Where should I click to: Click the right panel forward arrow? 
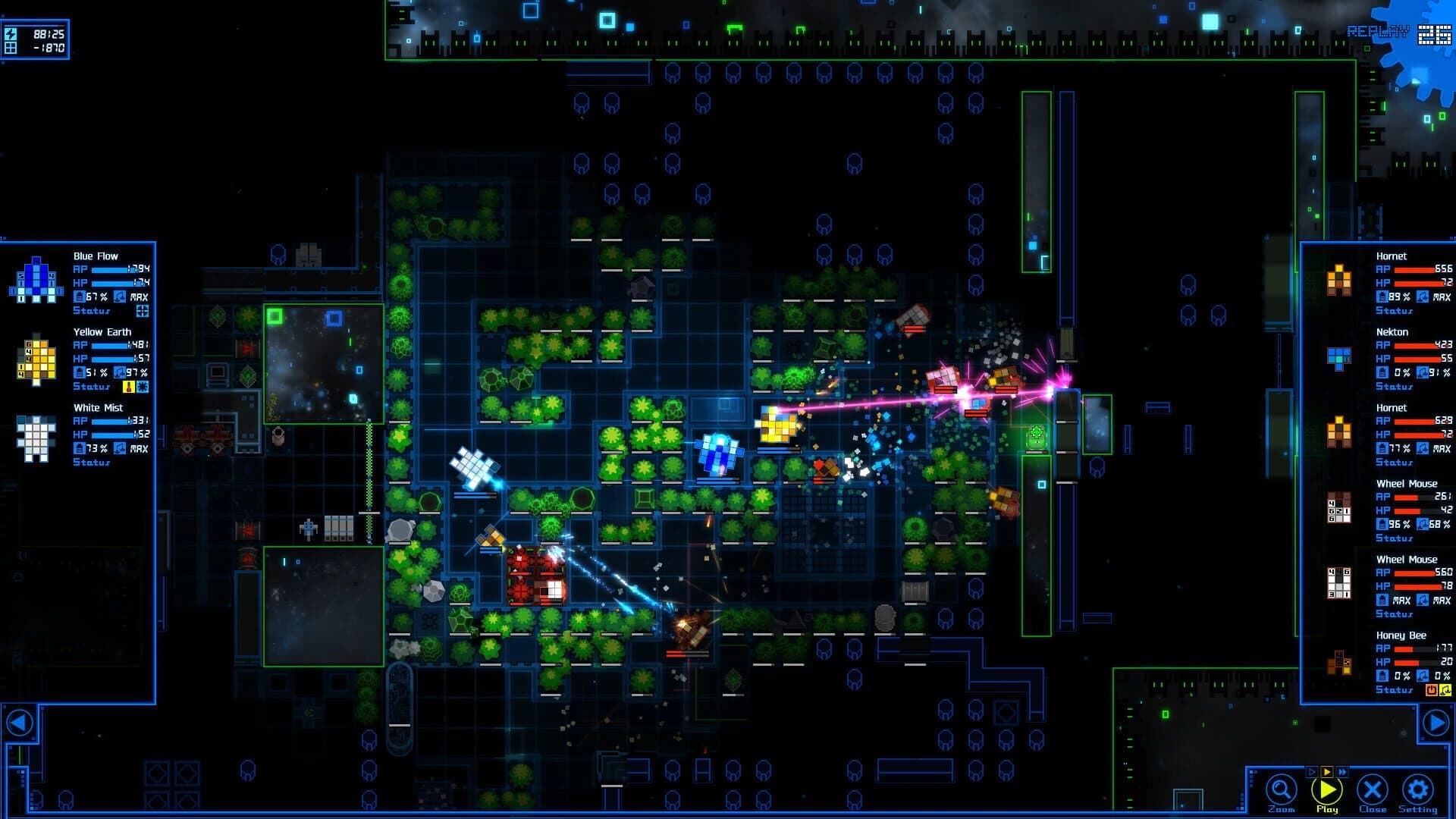1436,723
